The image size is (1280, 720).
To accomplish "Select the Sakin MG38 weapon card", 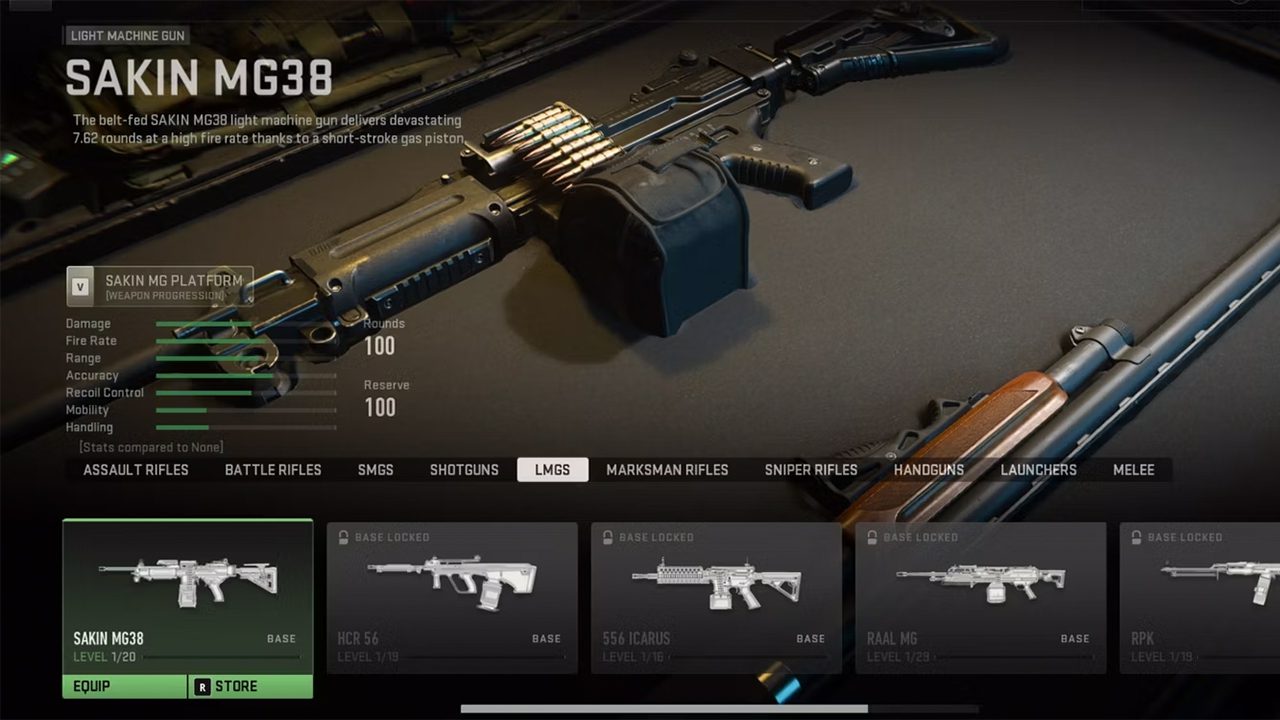I will tap(188, 595).
